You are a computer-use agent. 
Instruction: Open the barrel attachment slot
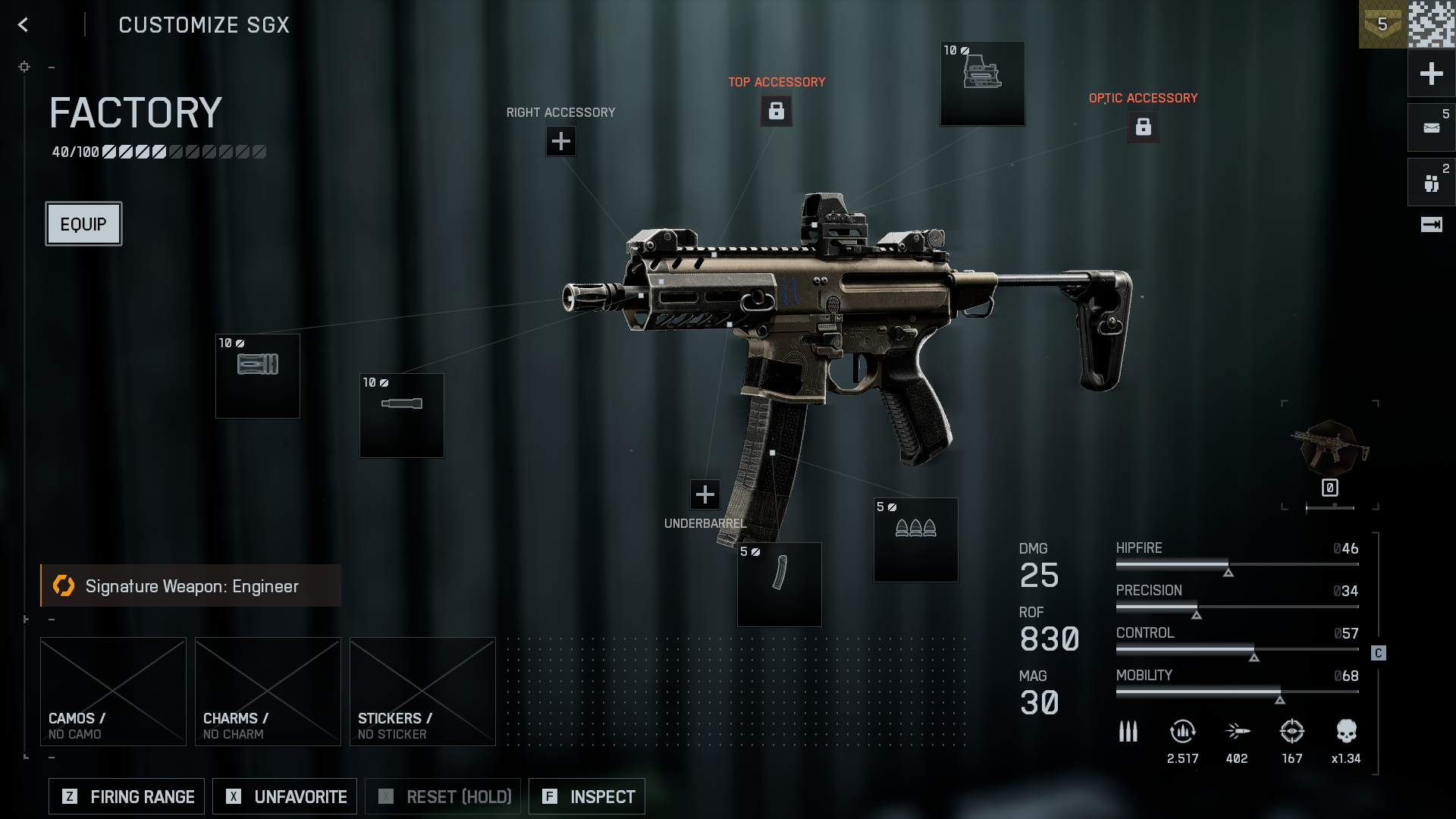[402, 416]
